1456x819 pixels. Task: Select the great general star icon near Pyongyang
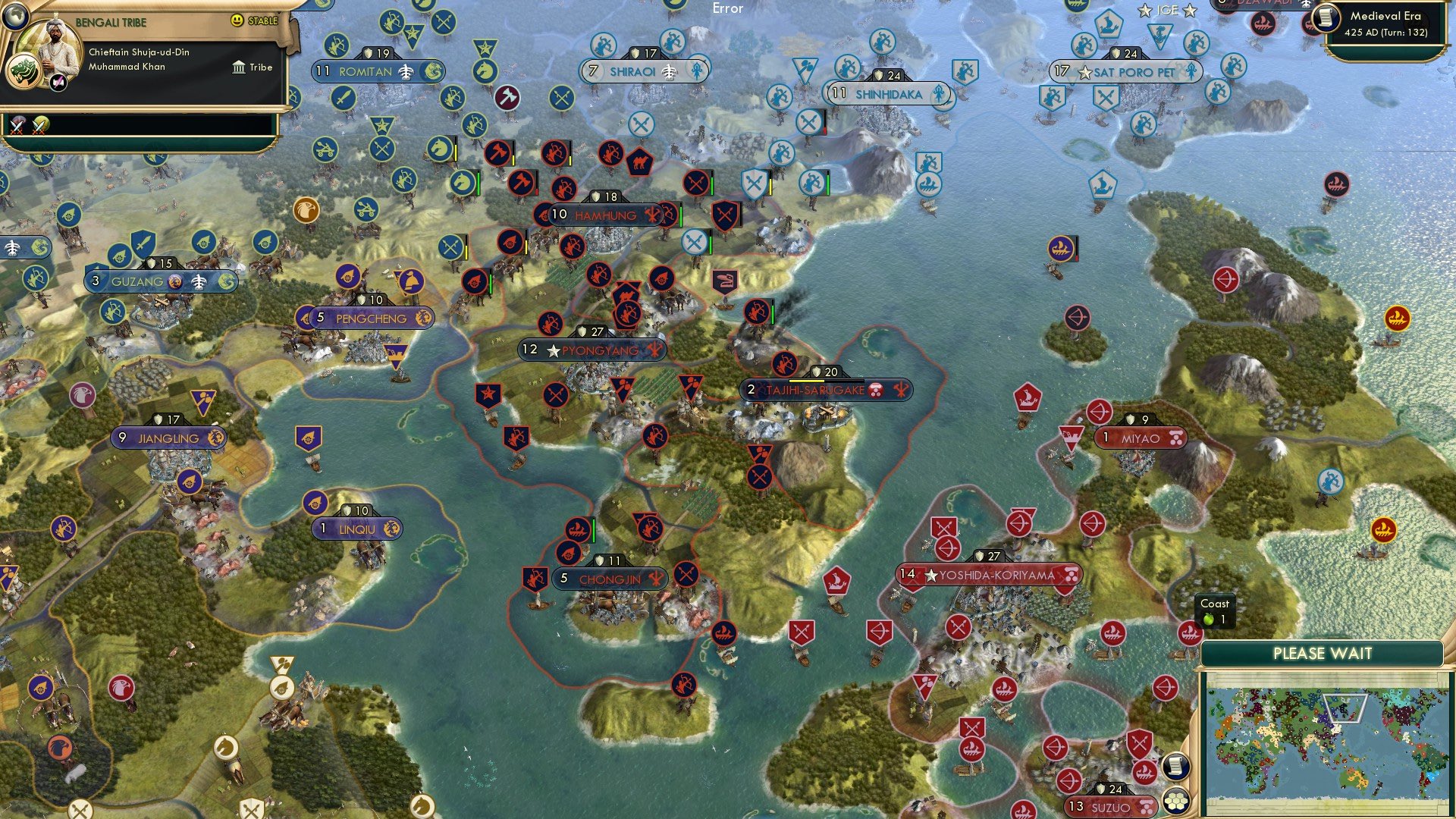click(489, 394)
